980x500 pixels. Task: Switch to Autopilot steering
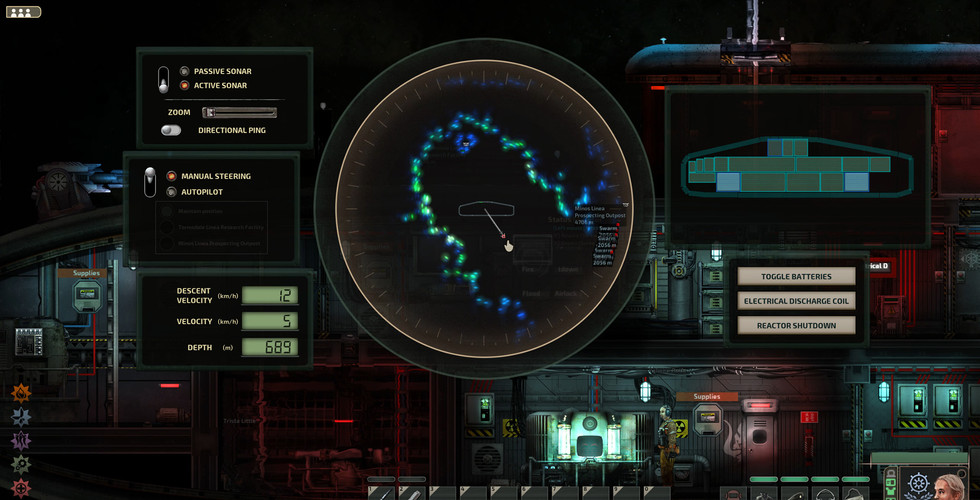click(172, 191)
